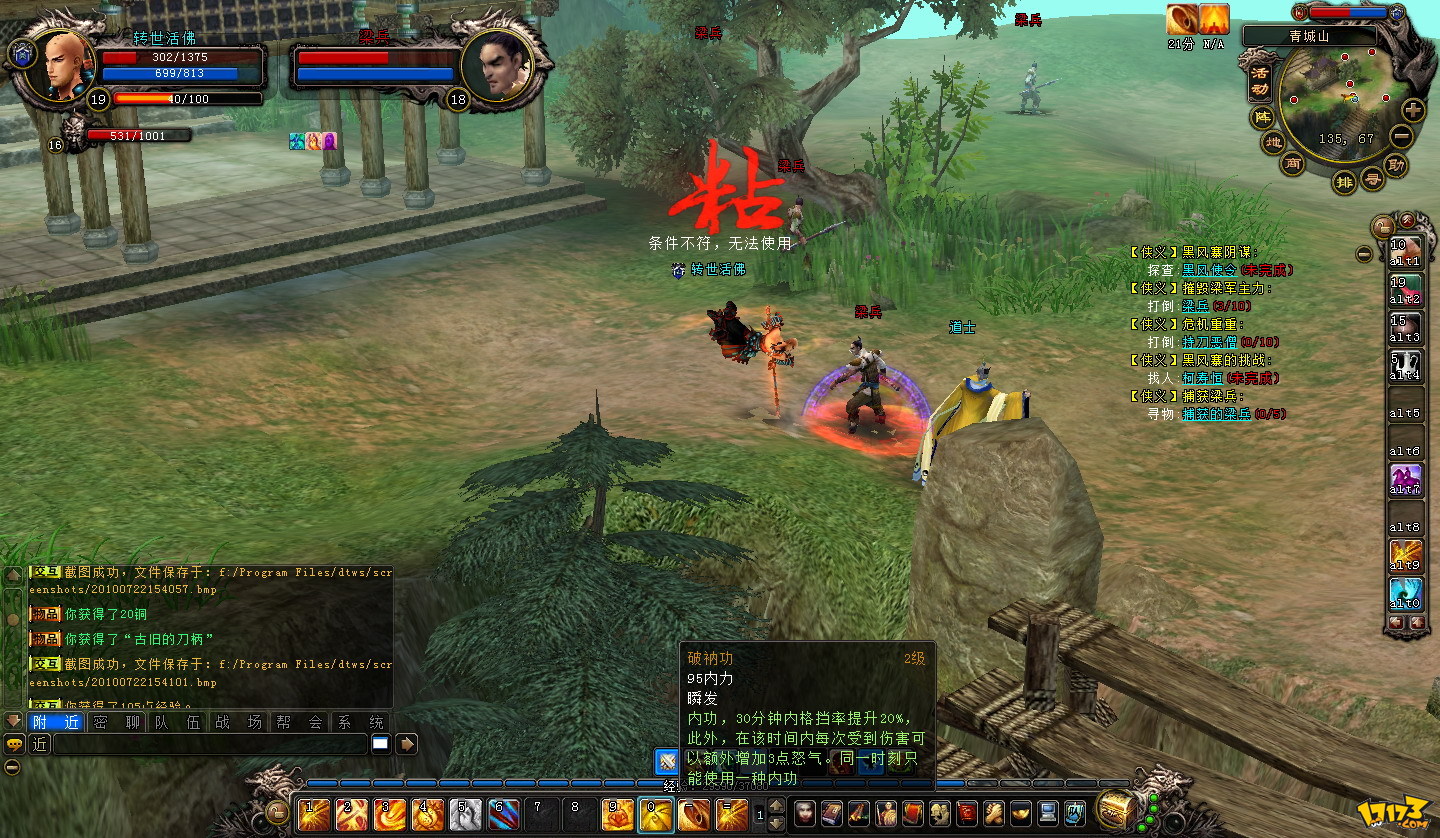The width and height of the screenshot is (1440, 838).
Task: Zoom out the minimap with minus button
Action: 1402,137
